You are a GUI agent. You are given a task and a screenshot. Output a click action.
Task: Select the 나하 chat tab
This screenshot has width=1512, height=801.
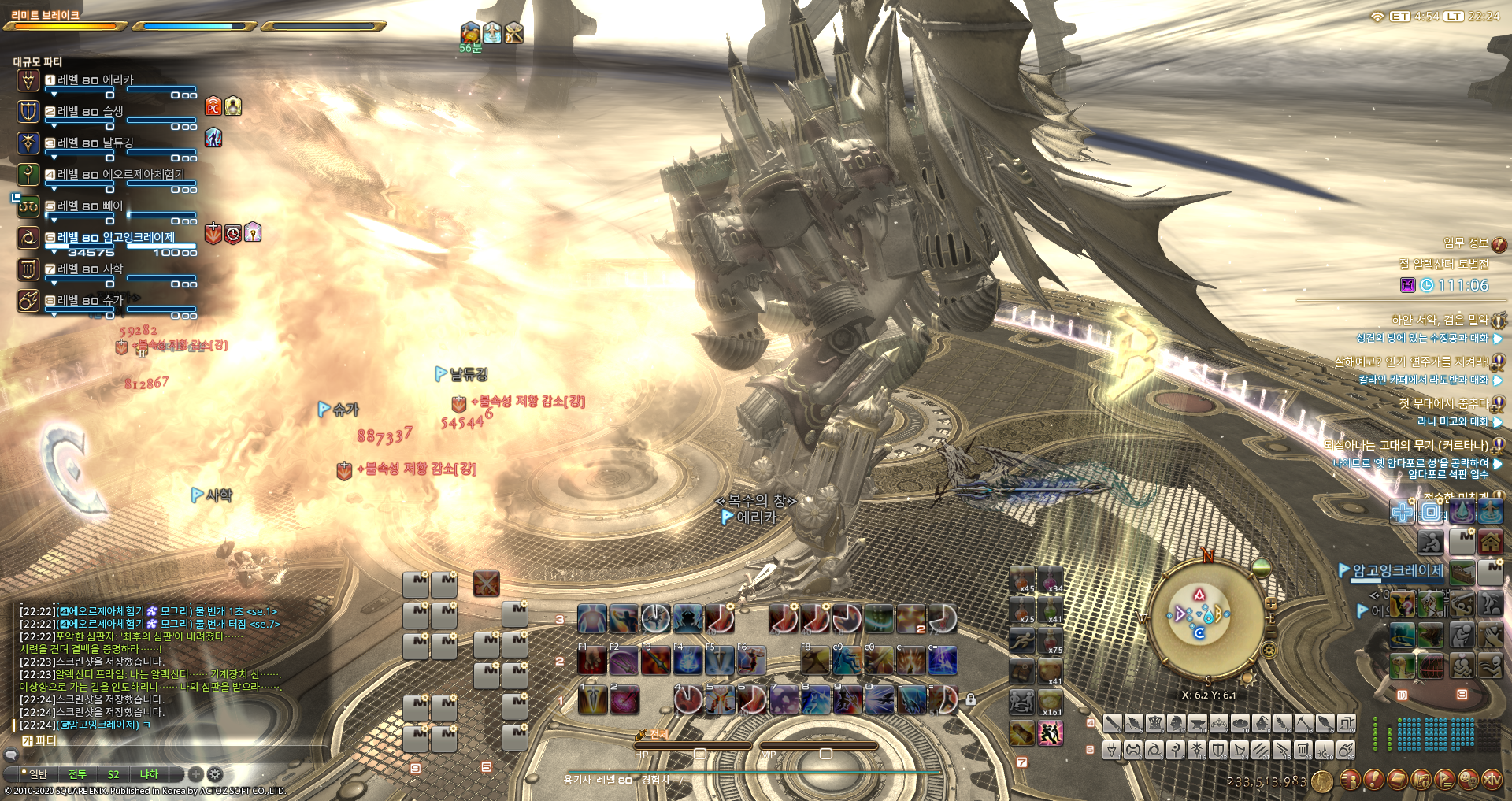[149, 774]
